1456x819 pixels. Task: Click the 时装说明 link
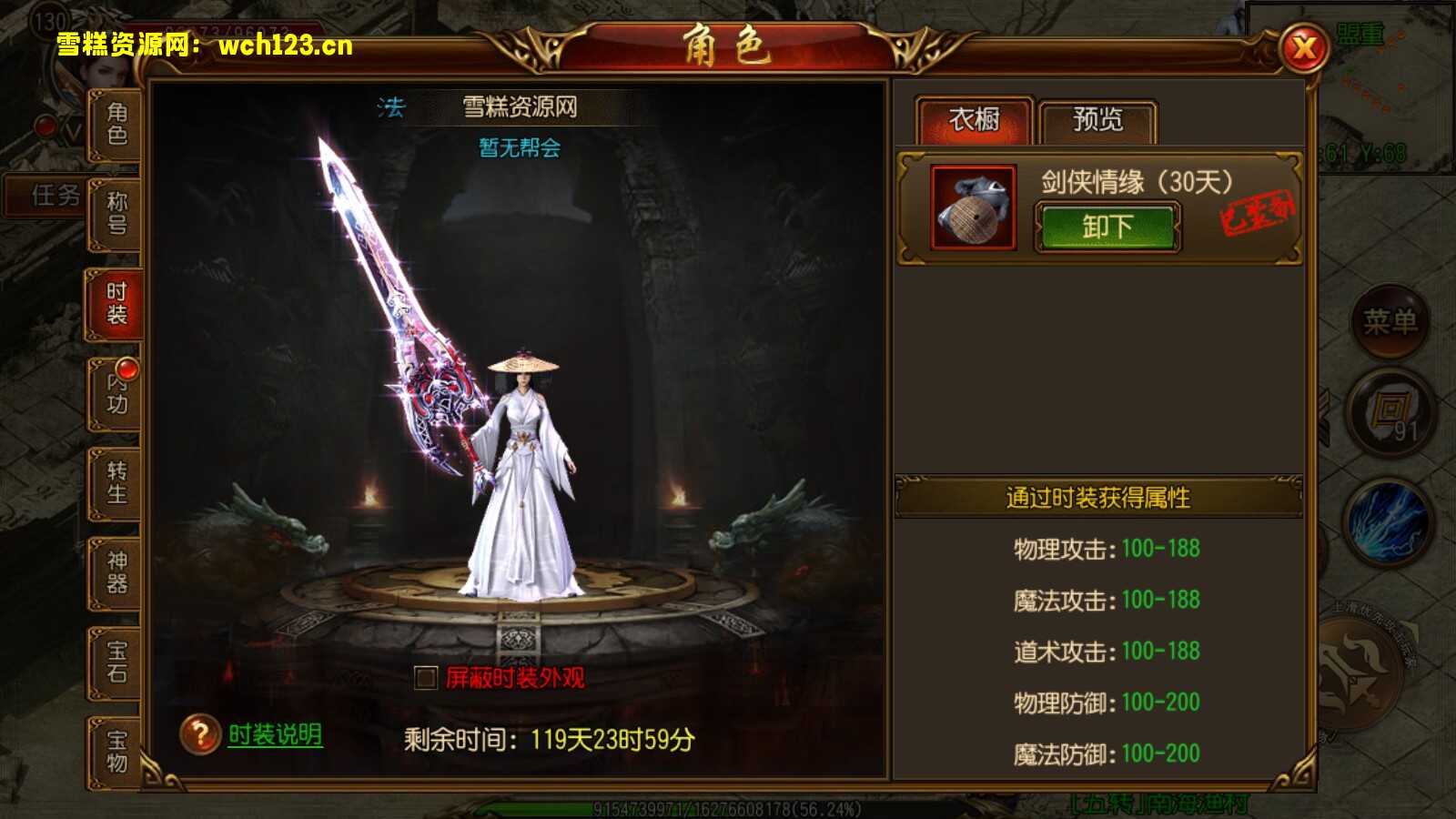(273, 733)
